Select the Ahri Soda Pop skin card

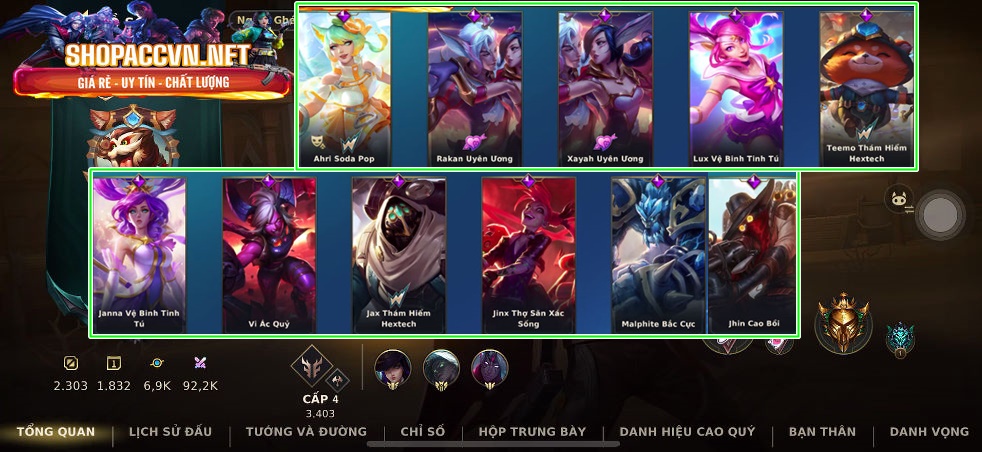[343, 88]
